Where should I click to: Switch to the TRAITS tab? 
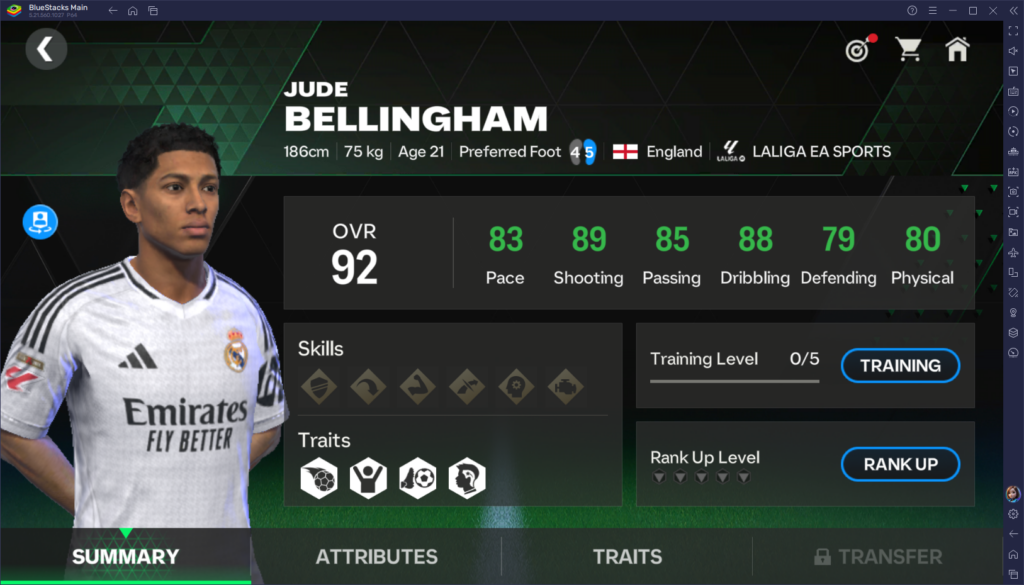point(627,557)
